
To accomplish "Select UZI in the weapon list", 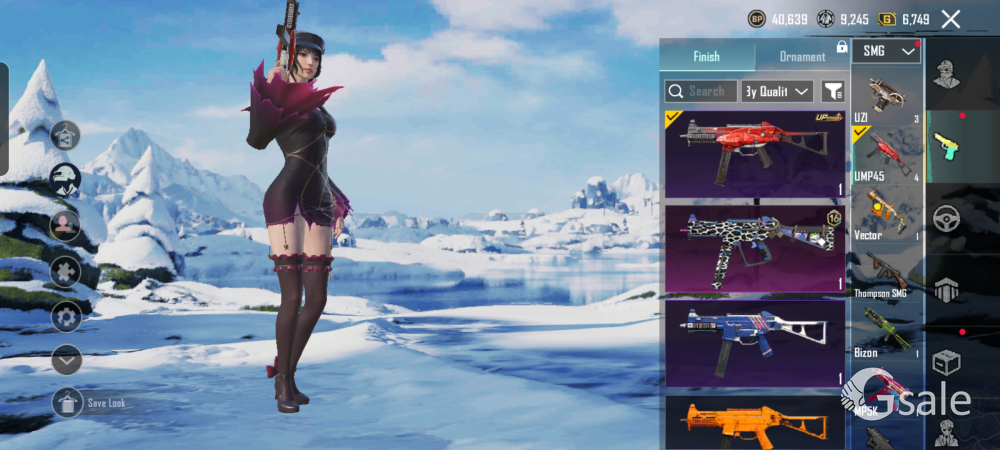I will [x=887, y=99].
